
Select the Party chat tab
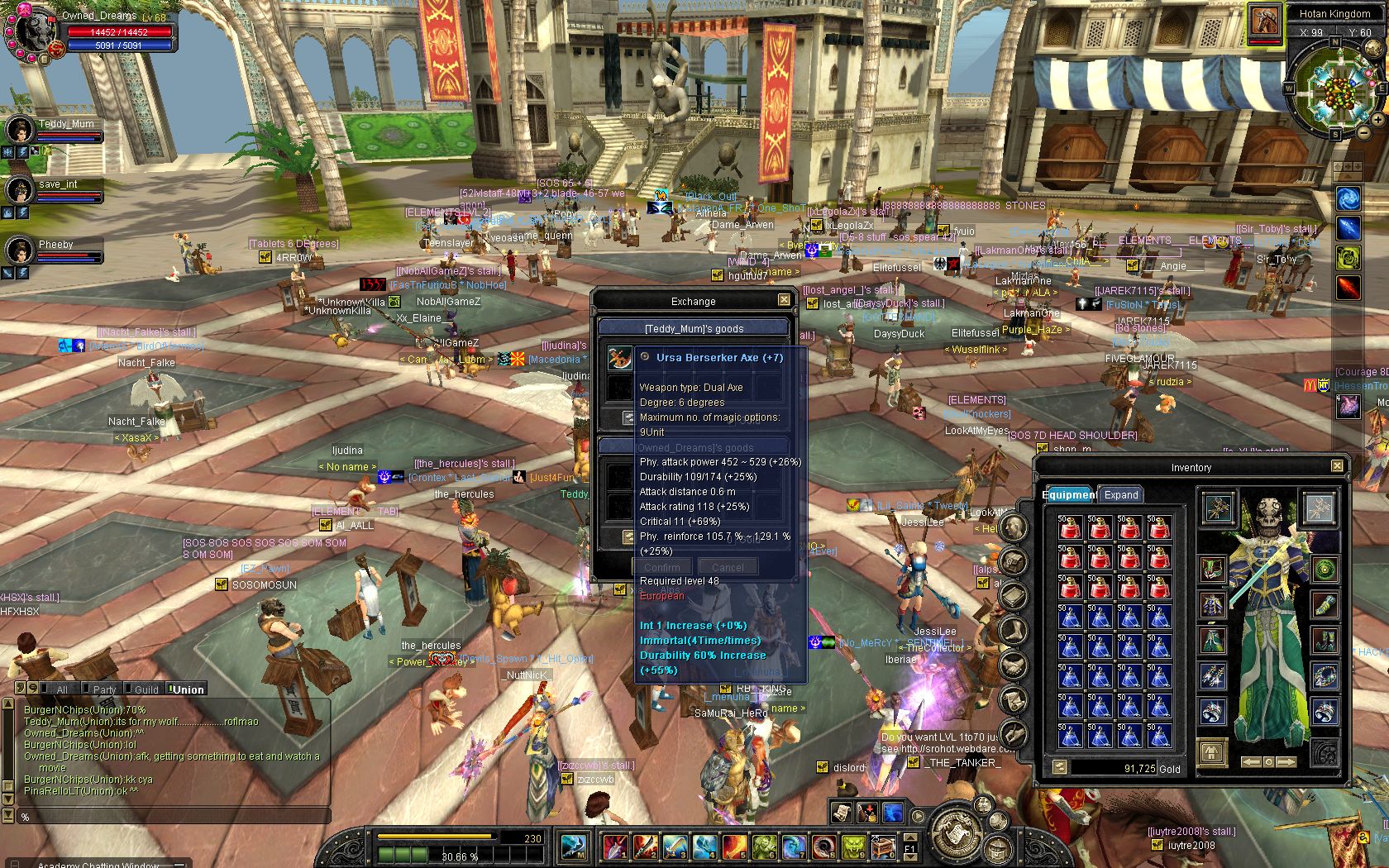point(103,689)
